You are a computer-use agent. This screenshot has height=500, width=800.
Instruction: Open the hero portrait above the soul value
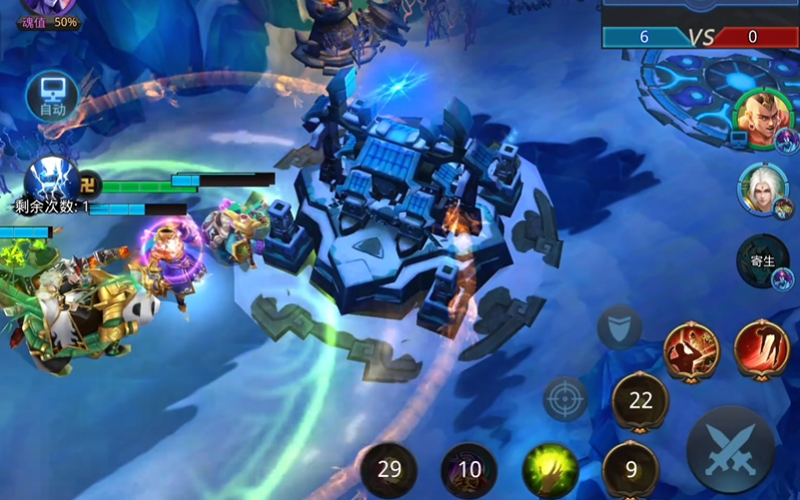click(x=48, y=6)
